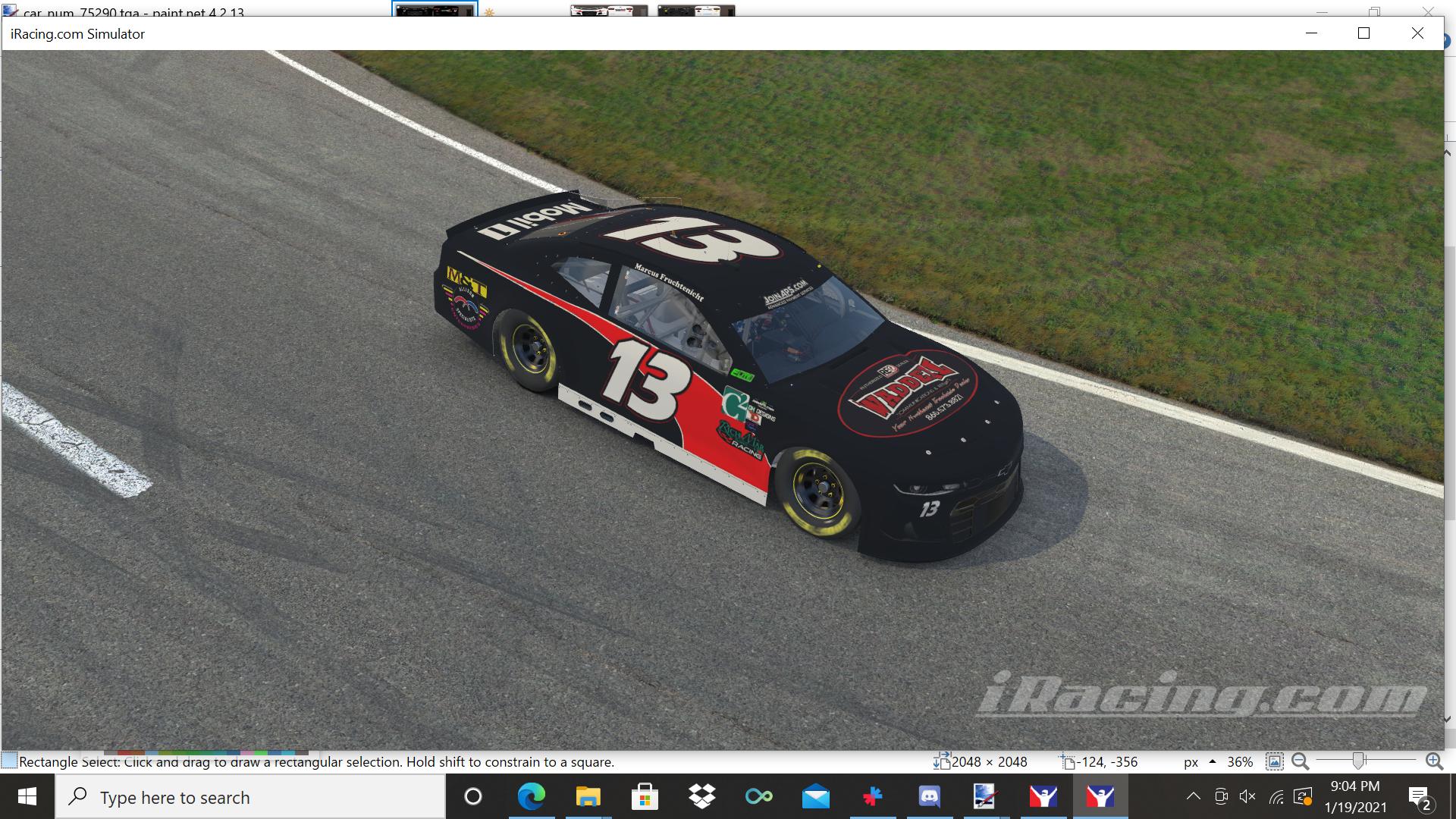
Task: Launch paint.net from the taskbar
Action: click(984, 797)
